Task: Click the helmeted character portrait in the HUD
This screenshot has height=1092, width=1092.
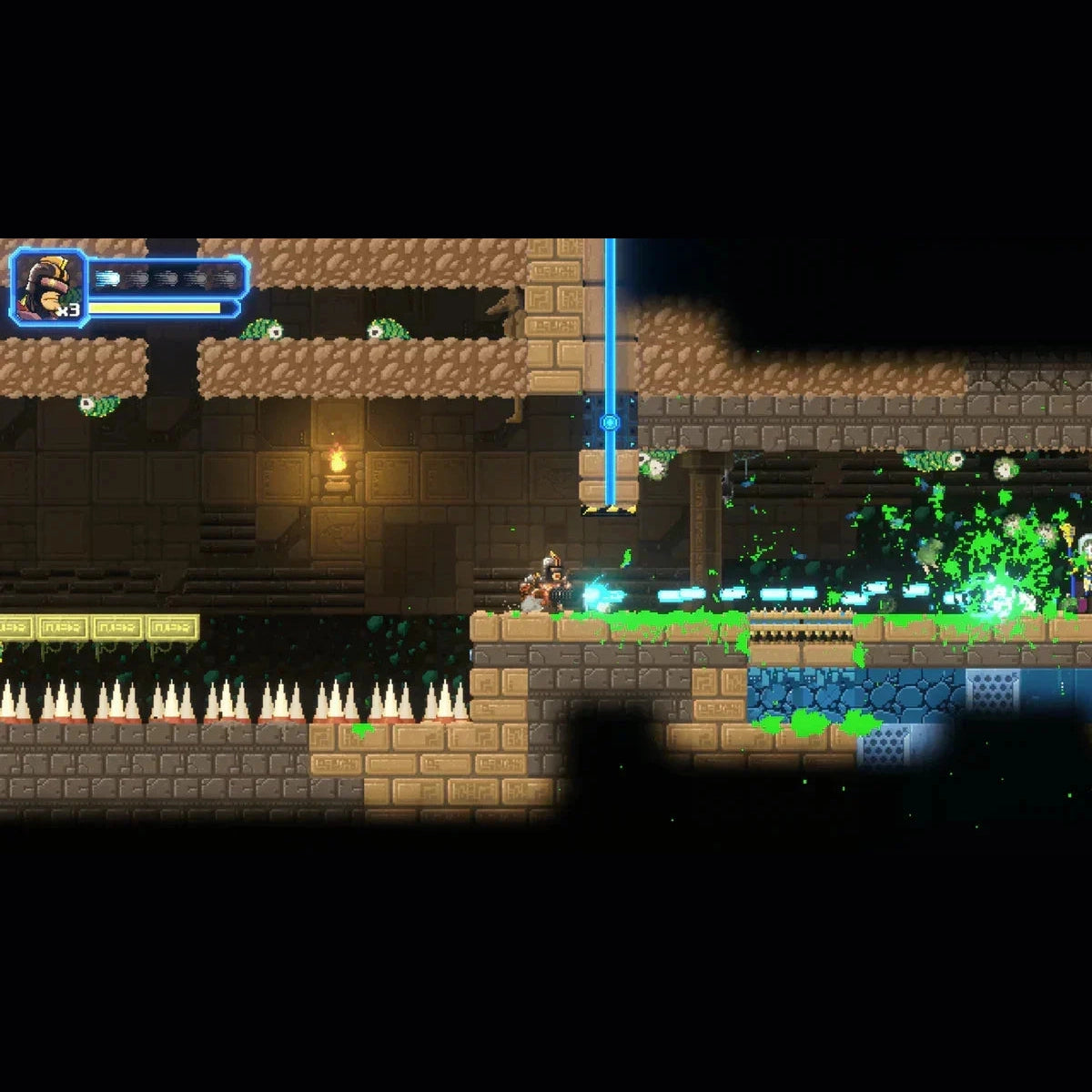Action: (47, 287)
